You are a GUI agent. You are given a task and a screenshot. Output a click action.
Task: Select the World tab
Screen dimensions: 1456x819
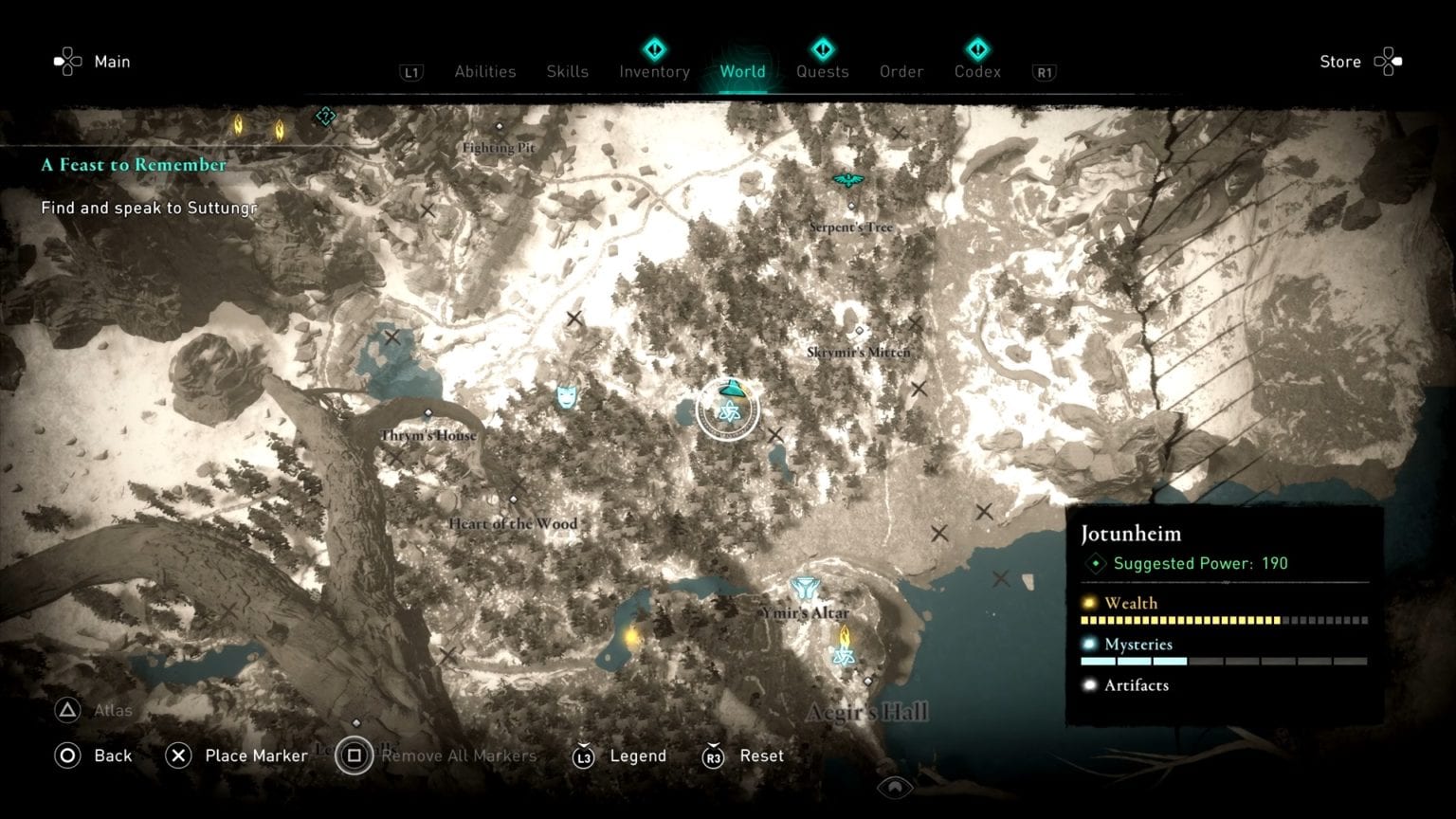[x=742, y=72]
